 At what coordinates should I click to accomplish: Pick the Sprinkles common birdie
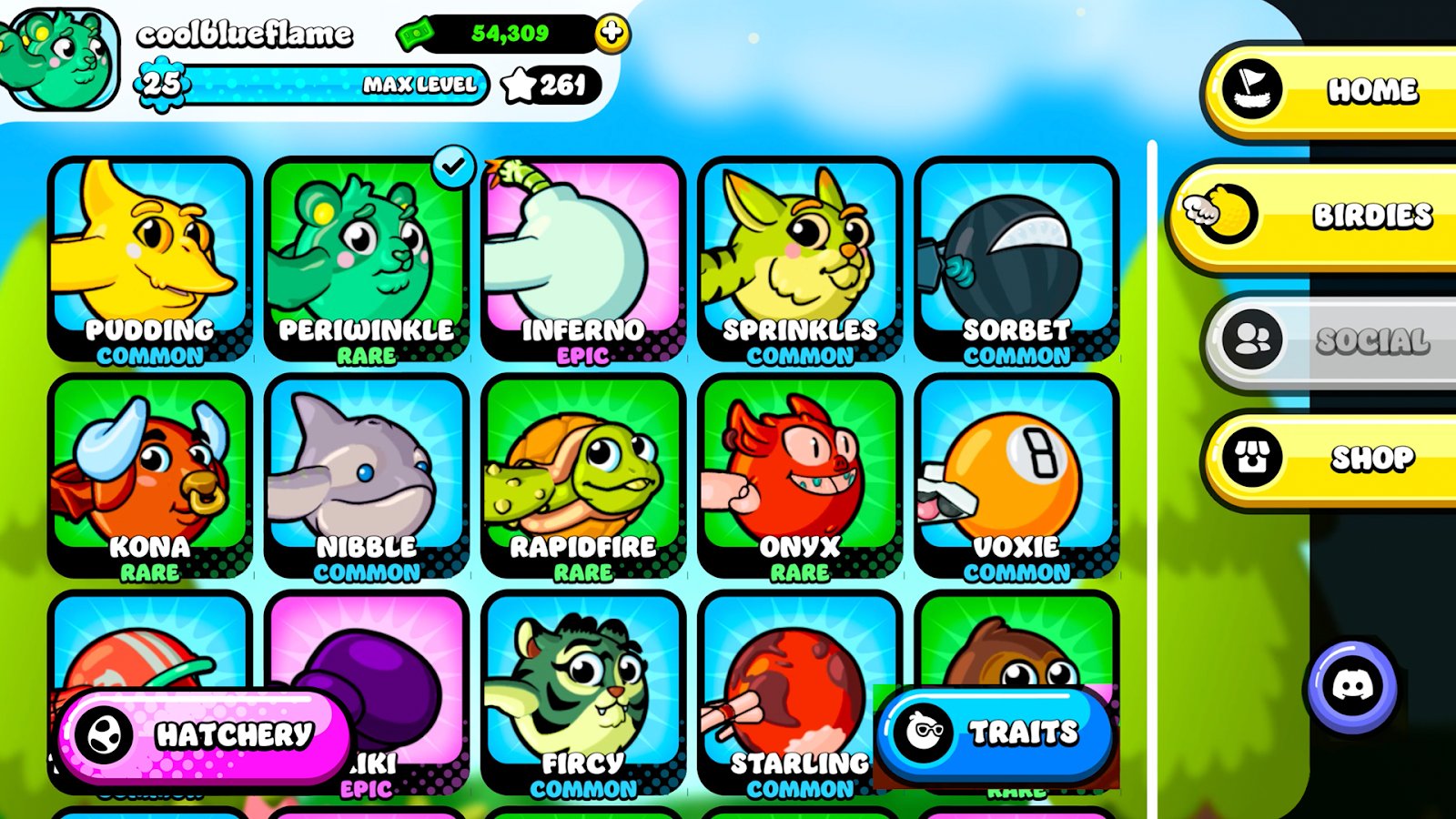pos(800,259)
